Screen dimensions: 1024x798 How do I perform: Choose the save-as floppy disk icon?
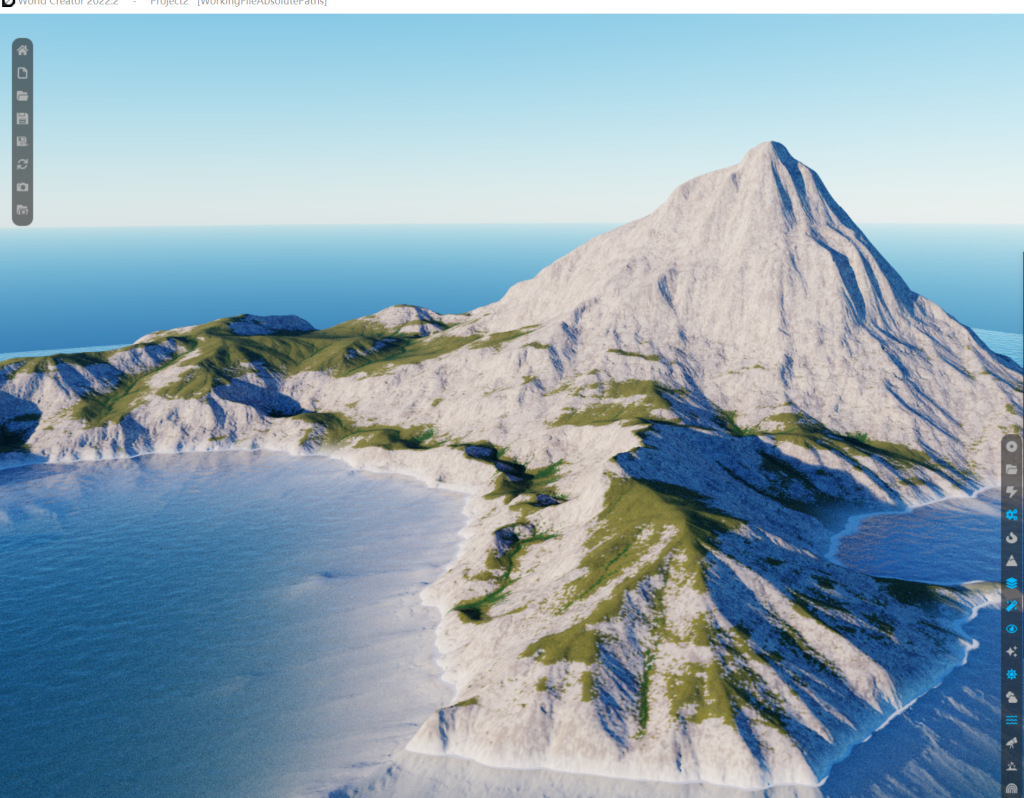pyautogui.click(x=23, y=141)
